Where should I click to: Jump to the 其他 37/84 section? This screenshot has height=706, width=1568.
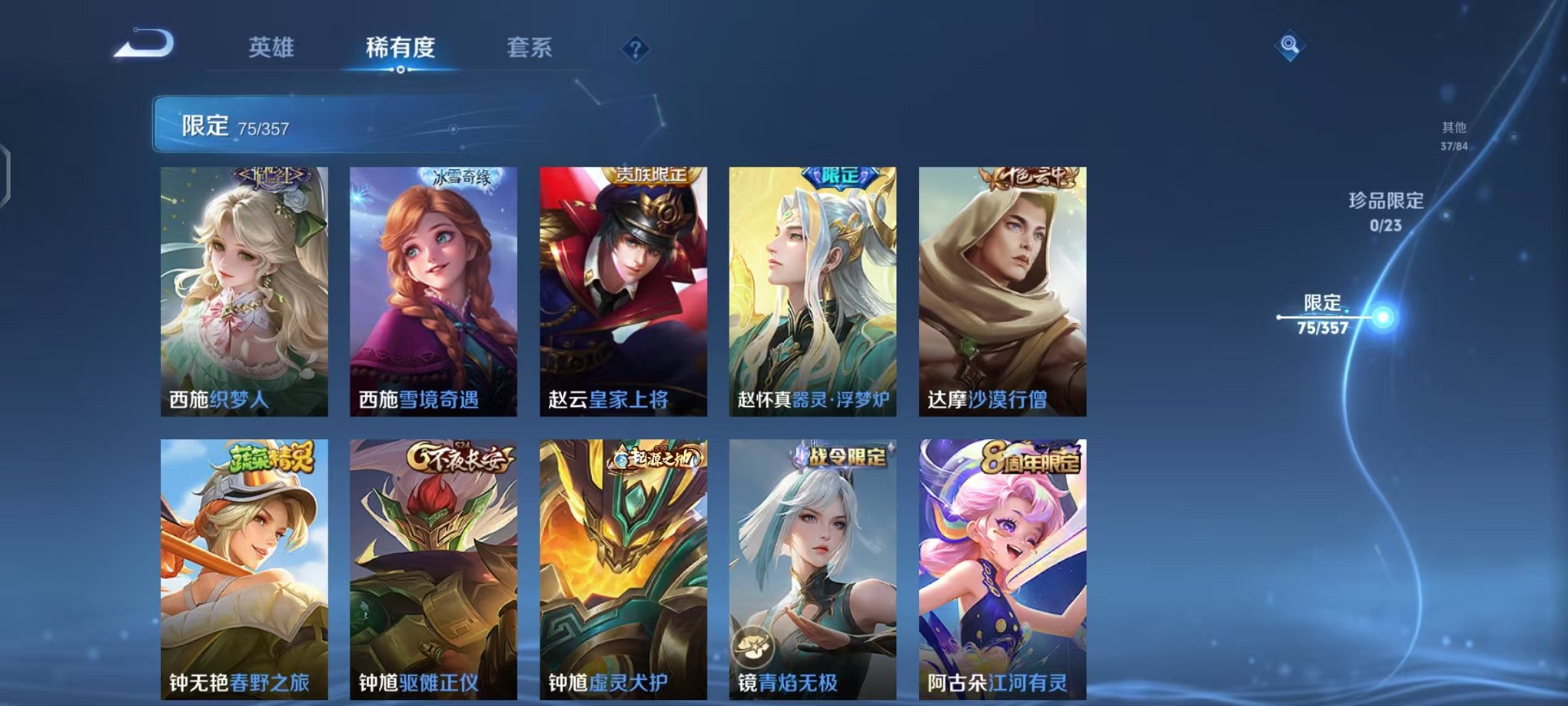[1453, 135]
